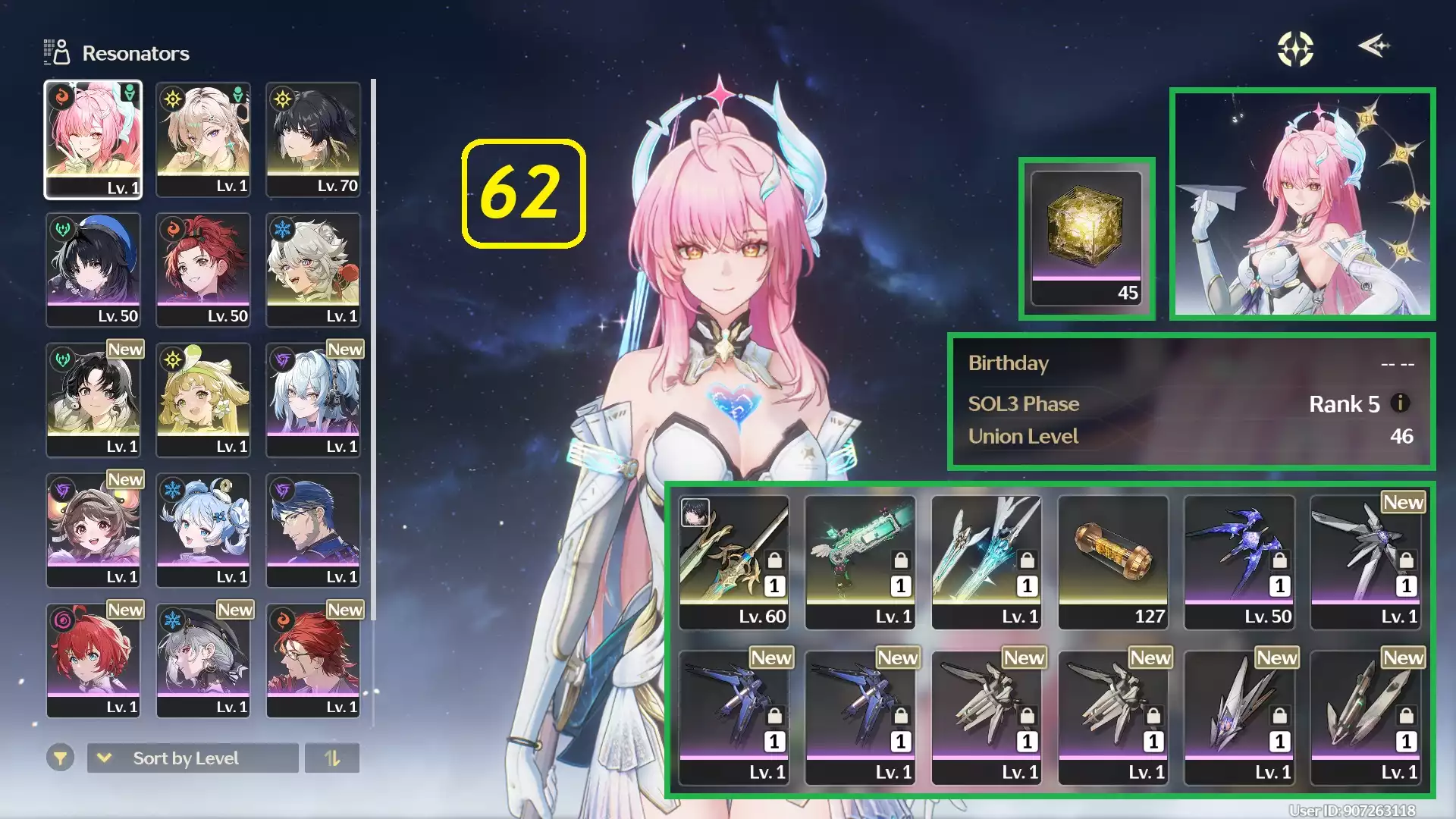Choose the green pistol weapon slot

tap(860, 563)
